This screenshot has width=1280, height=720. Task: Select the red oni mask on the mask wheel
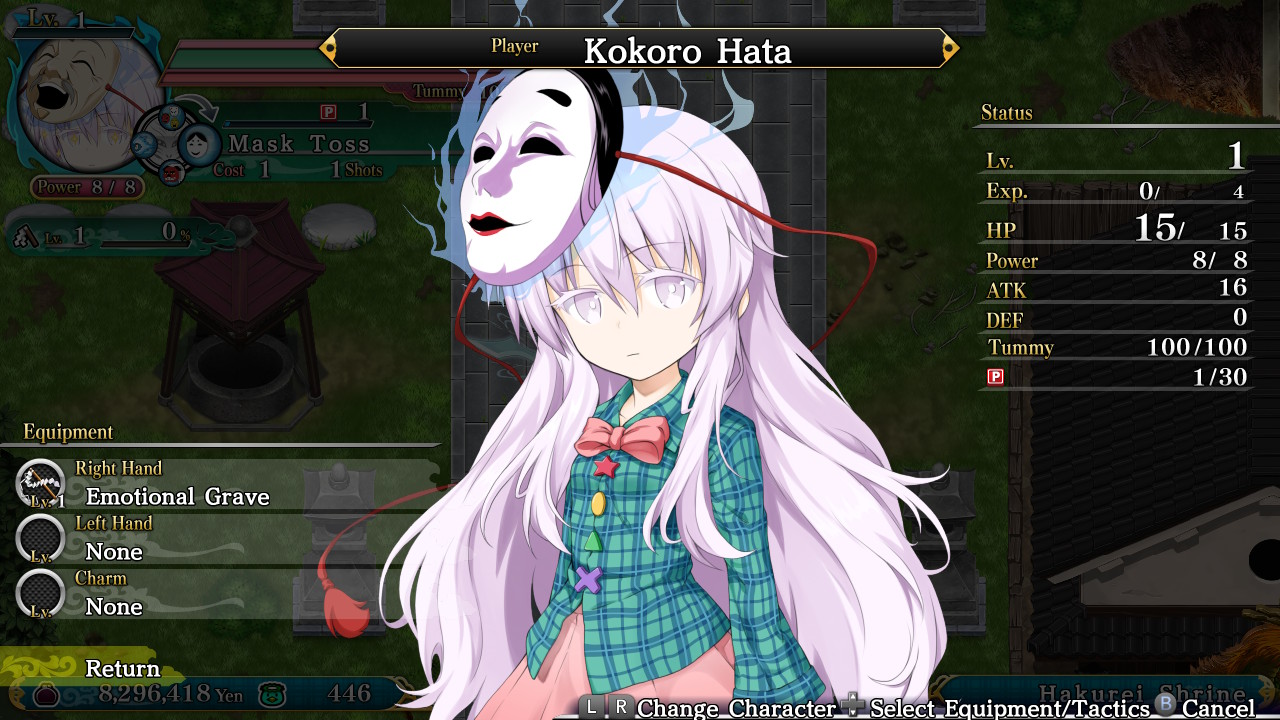pyautogui.click(x=172, y=174)
